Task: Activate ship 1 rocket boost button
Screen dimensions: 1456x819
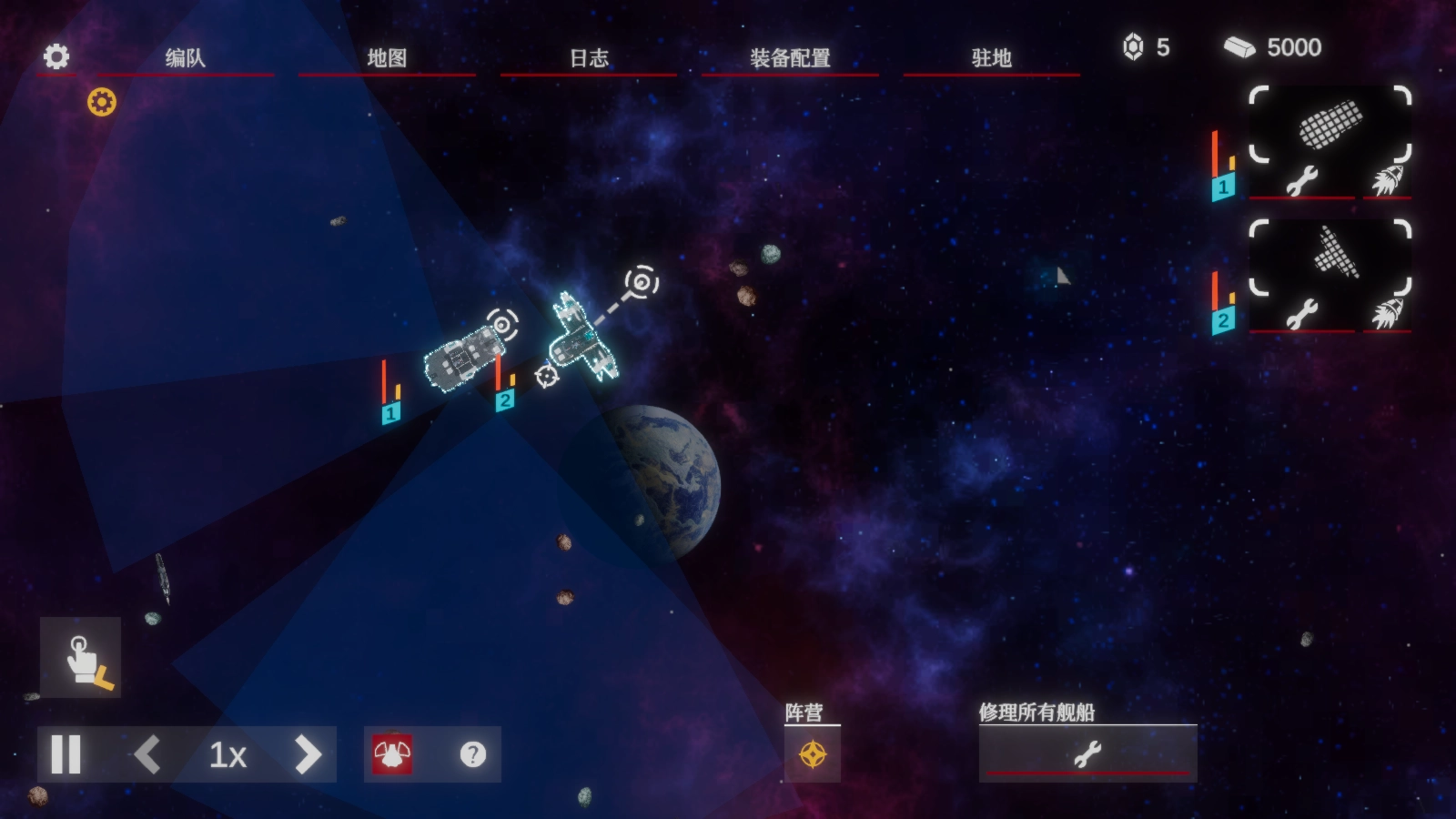Action: (x=1387, y=181)
